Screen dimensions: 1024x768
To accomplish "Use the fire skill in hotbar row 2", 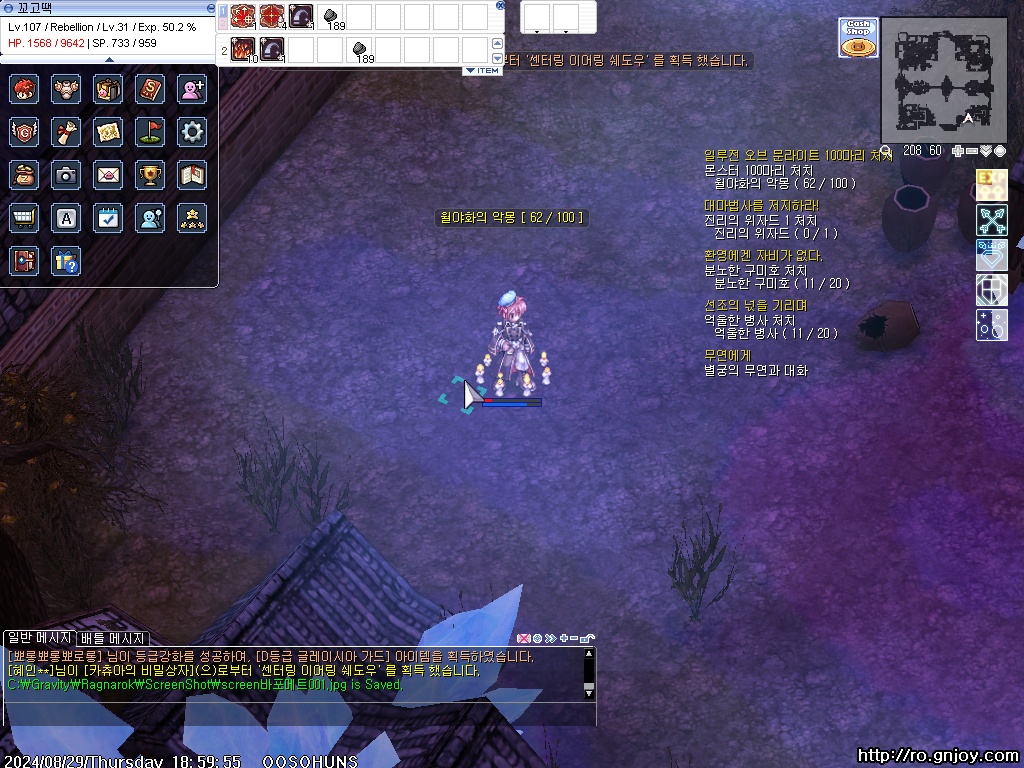I will pyautogui.click(x=243, y=48).
